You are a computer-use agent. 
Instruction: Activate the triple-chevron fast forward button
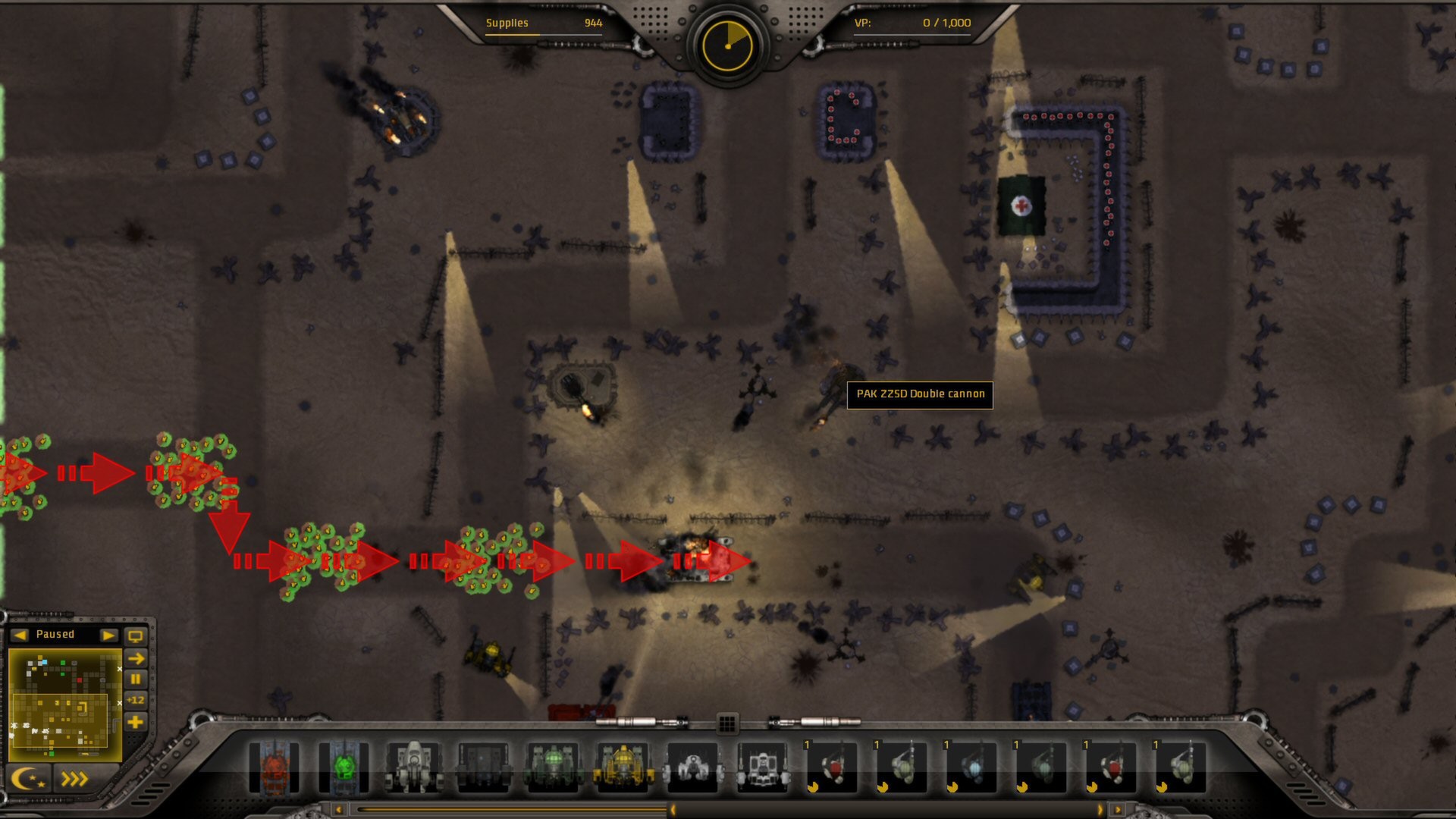pos(74,779)
